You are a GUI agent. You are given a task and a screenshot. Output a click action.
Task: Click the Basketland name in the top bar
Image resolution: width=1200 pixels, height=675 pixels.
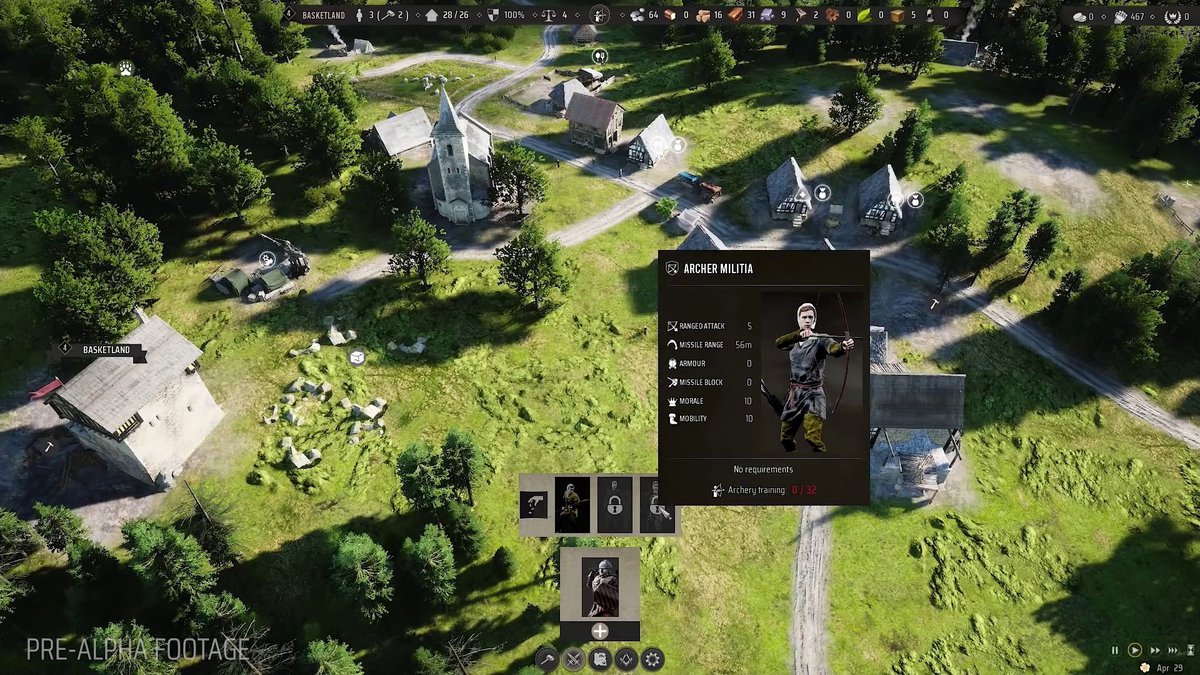[x=325, y=15]
